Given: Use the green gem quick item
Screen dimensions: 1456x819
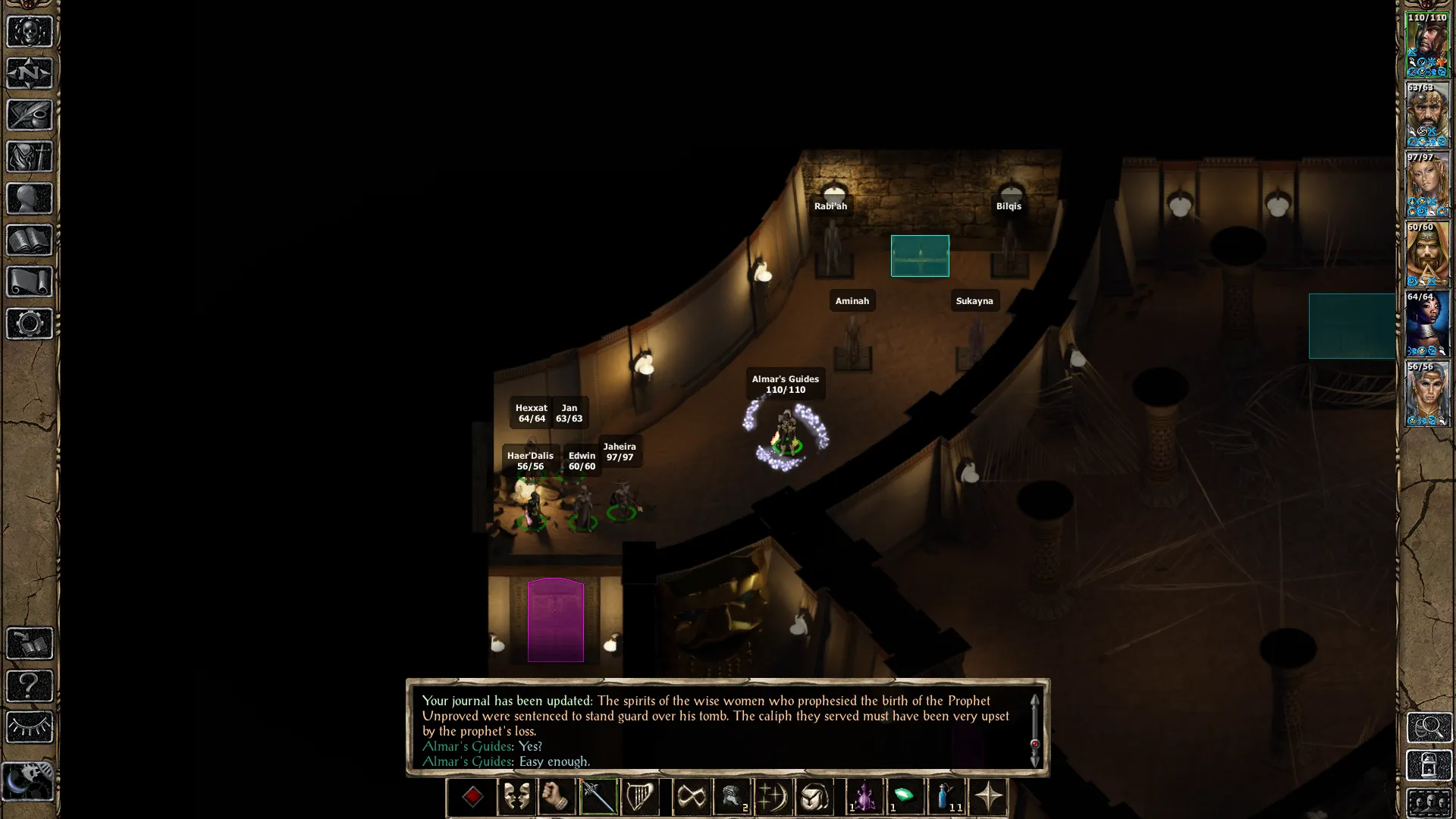Looking at the screenshot, I should coord(905,797).
